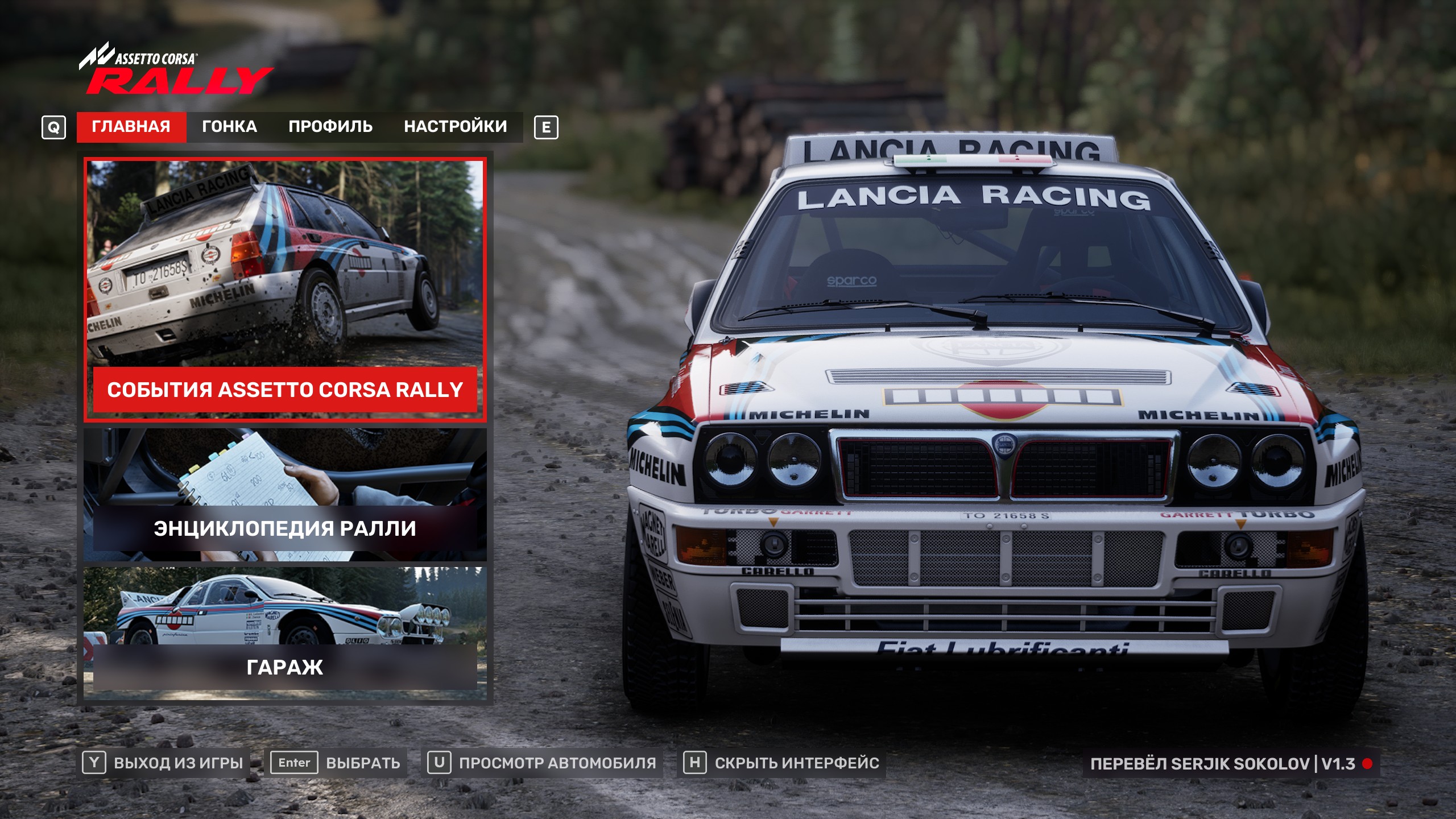Open Энциклопедия ралли tile
The image size is (1456, 819).
tap(285, 495)
